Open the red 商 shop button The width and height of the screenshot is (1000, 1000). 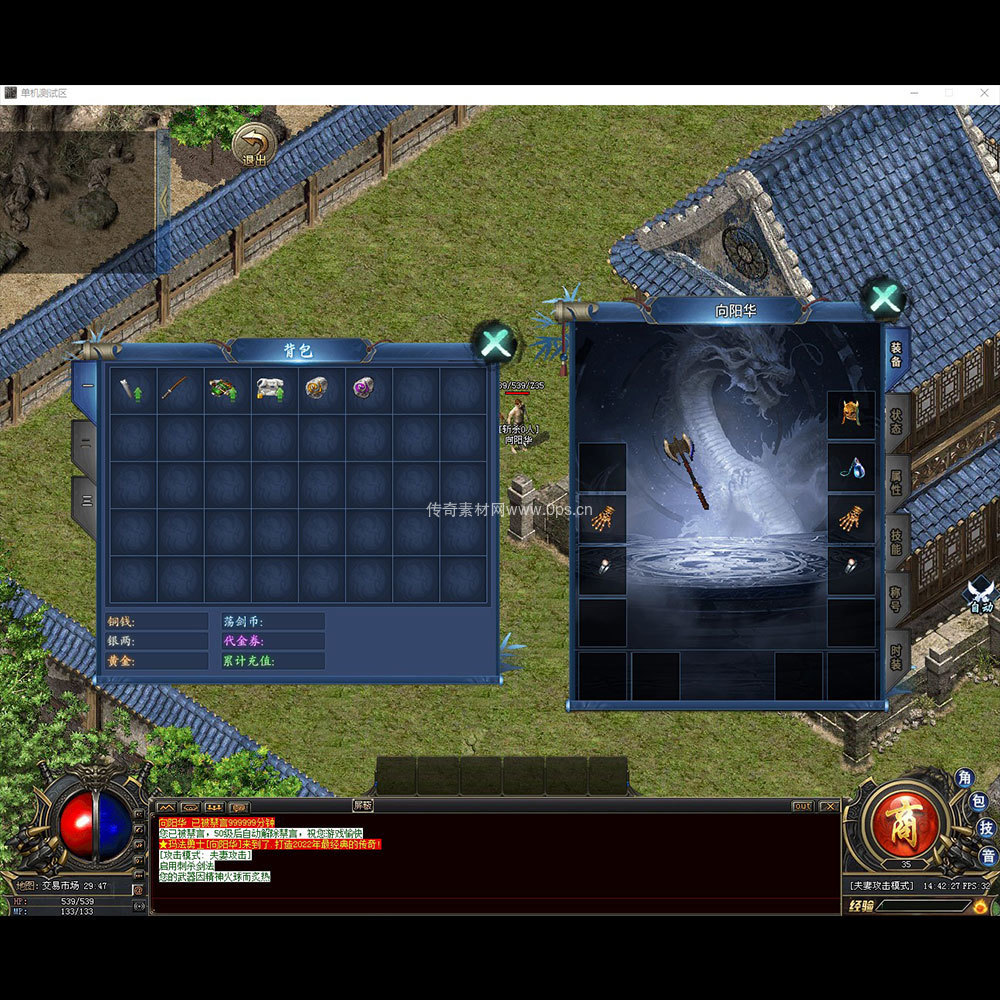(x=906, y=822)
